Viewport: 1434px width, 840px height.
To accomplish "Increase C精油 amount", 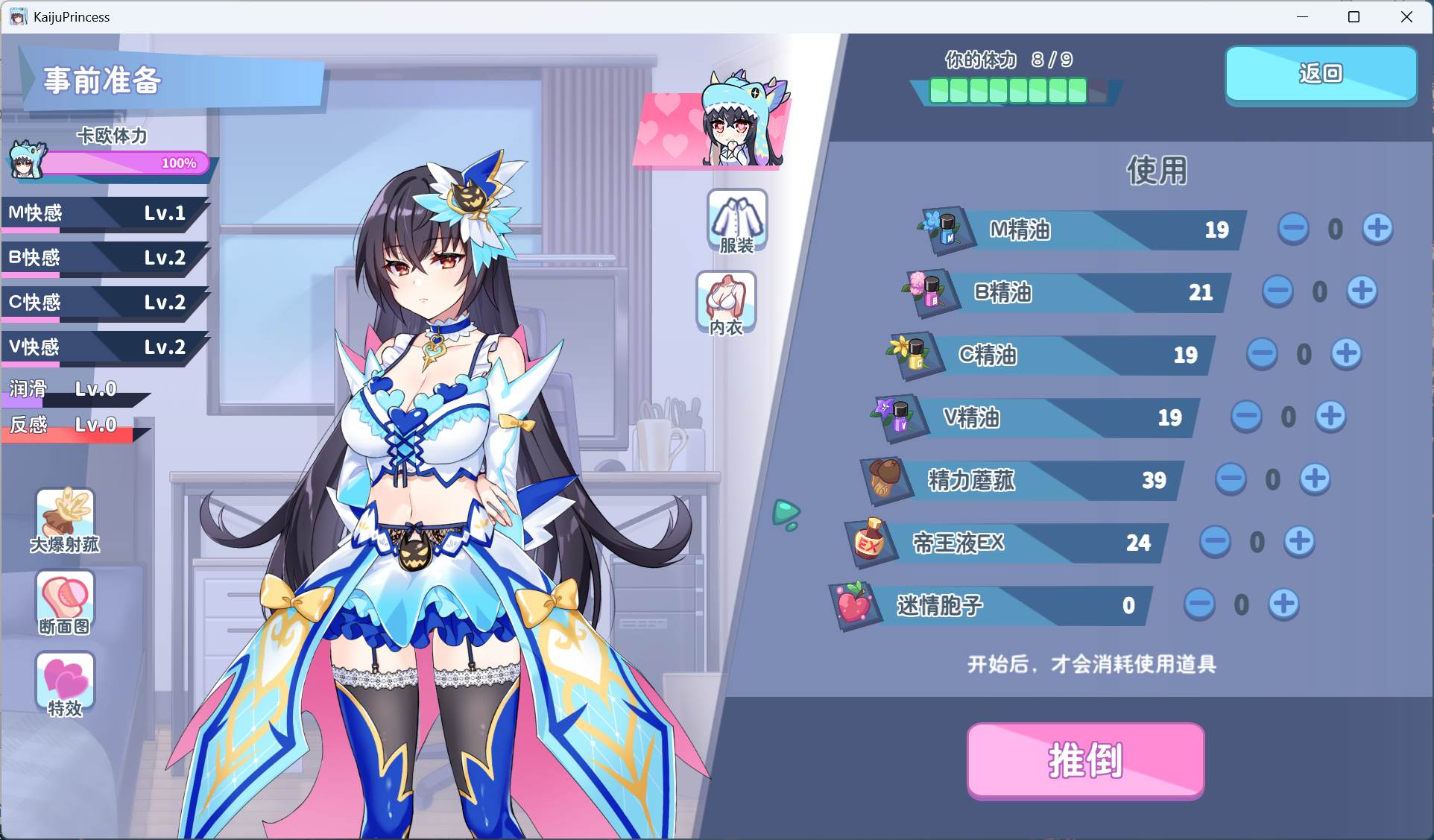I will coord(1346,353).
